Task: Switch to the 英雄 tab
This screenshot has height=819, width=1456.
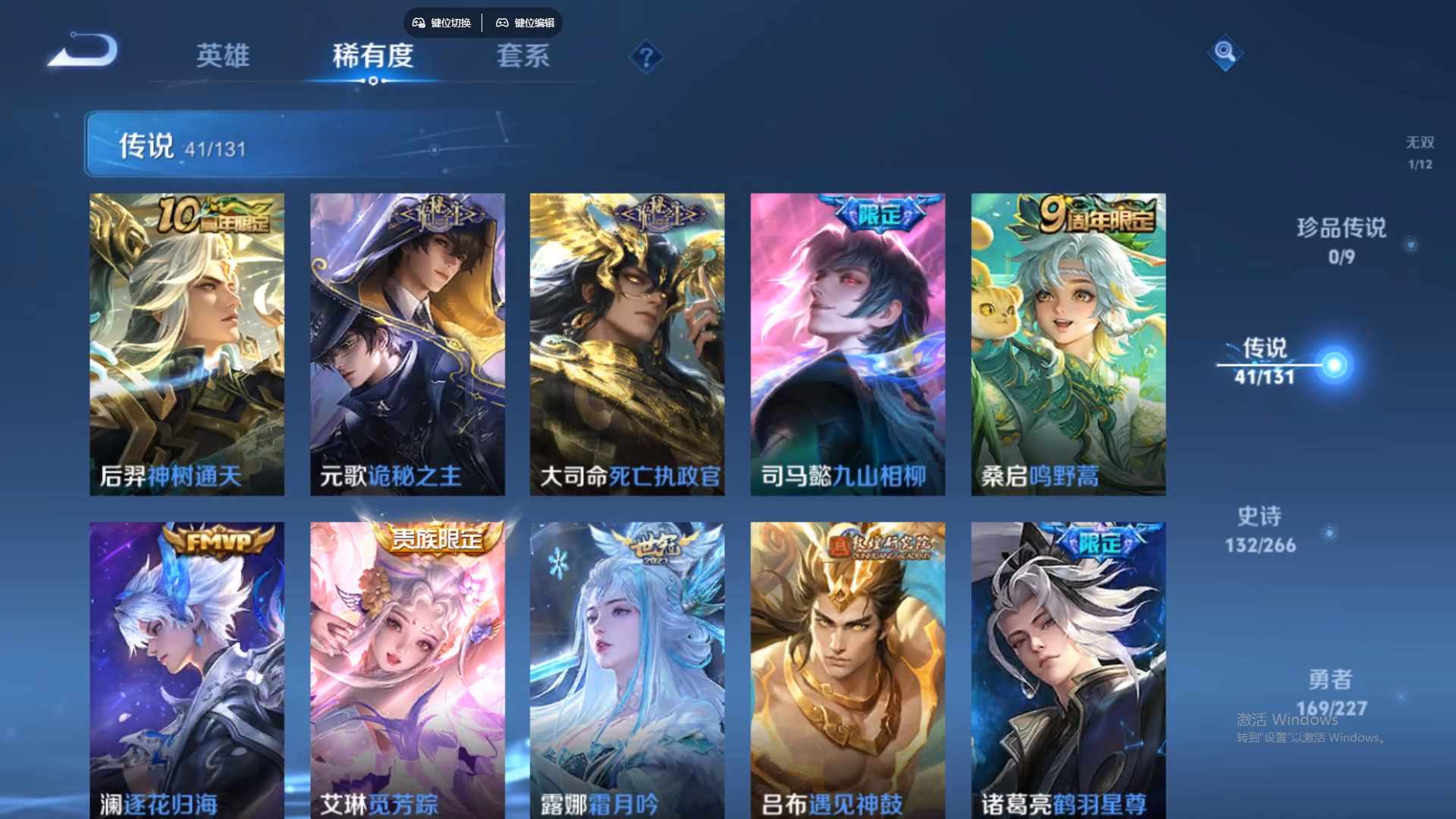Action: [223, 57]
